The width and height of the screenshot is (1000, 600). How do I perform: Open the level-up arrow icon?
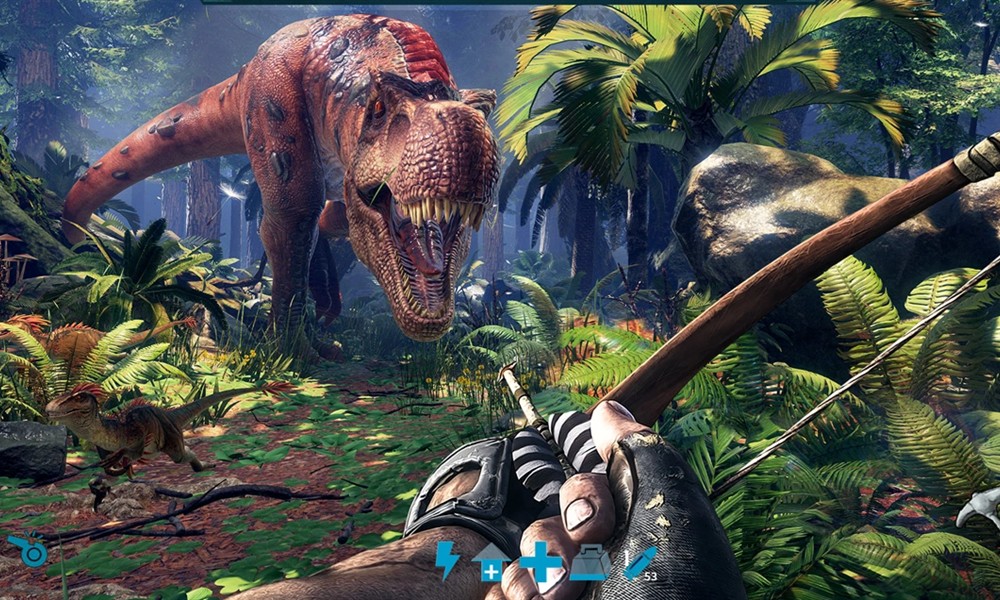tap(490, 562)
